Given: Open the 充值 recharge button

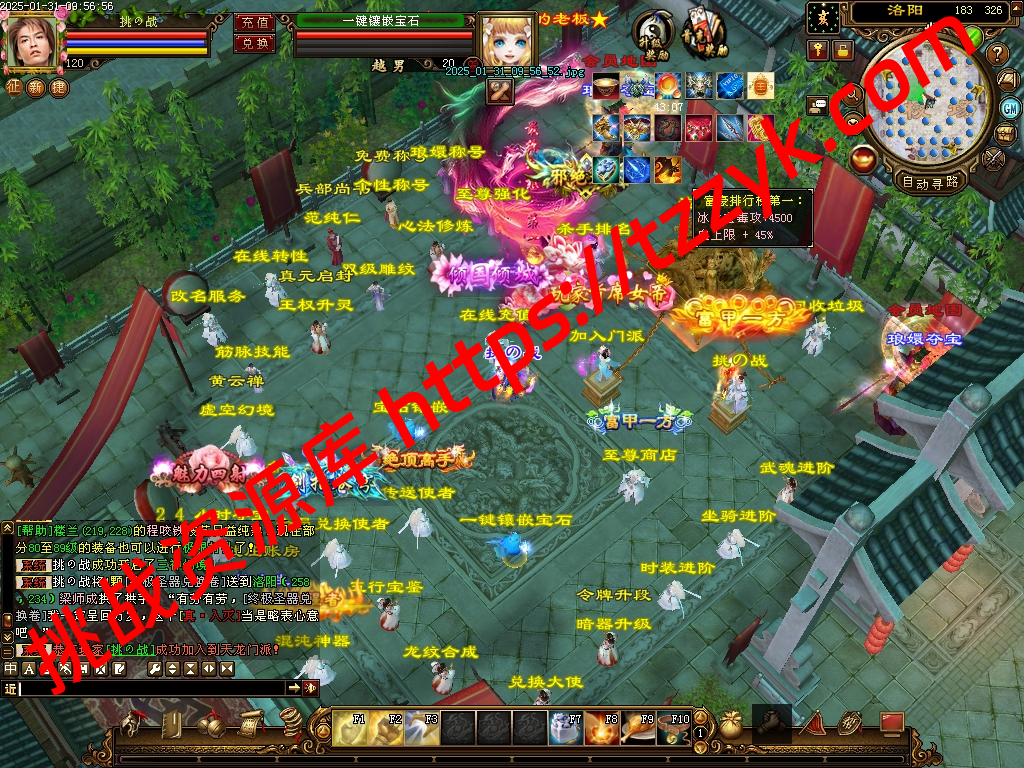Looking at the screenshot, I should [255, 22].
